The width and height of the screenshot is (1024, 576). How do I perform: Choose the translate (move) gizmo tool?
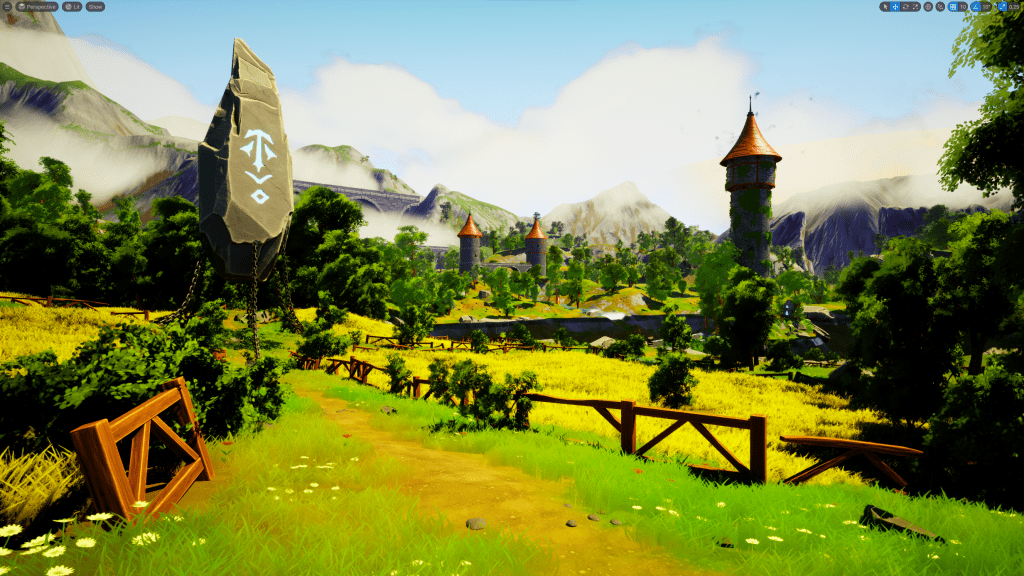point(894,6)
